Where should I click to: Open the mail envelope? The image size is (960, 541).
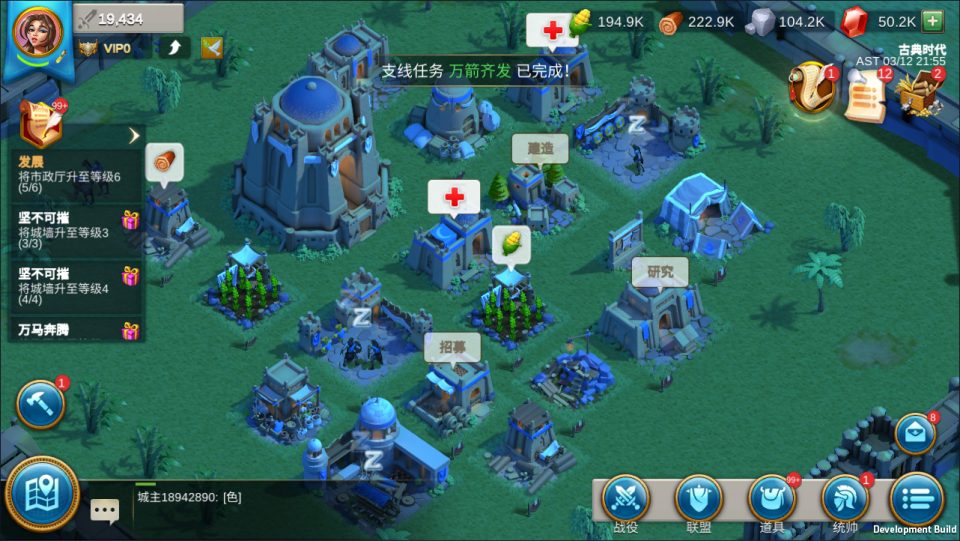[x=915, y=433]
